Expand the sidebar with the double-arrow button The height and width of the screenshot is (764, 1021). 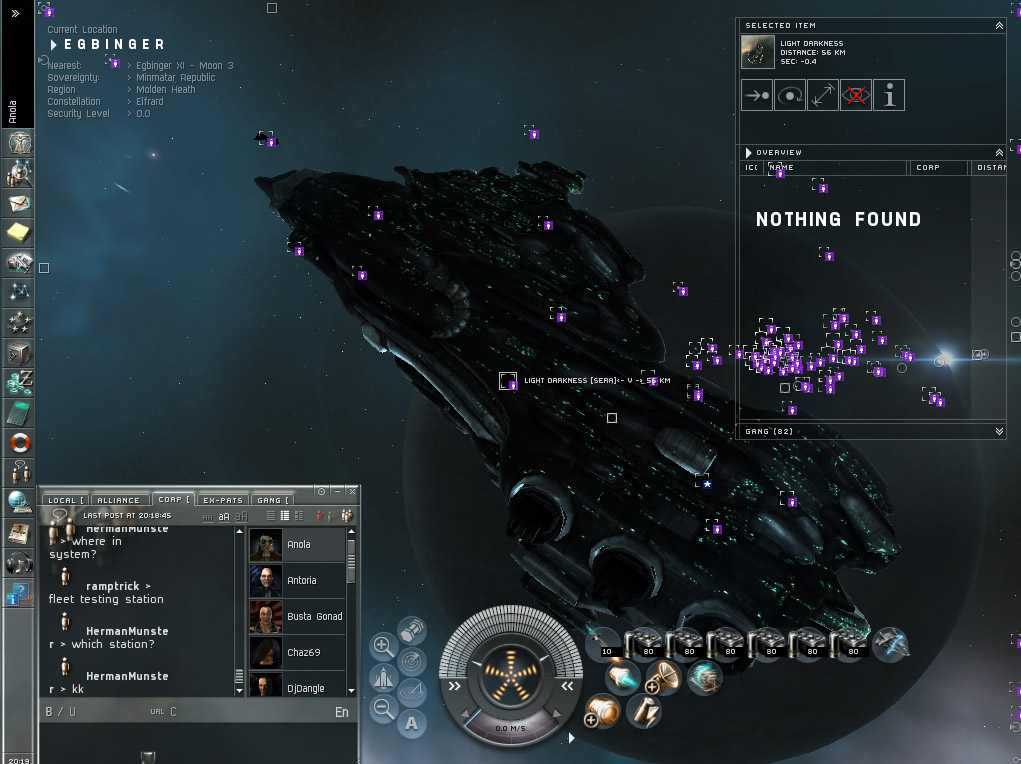(x=15, y=14)
